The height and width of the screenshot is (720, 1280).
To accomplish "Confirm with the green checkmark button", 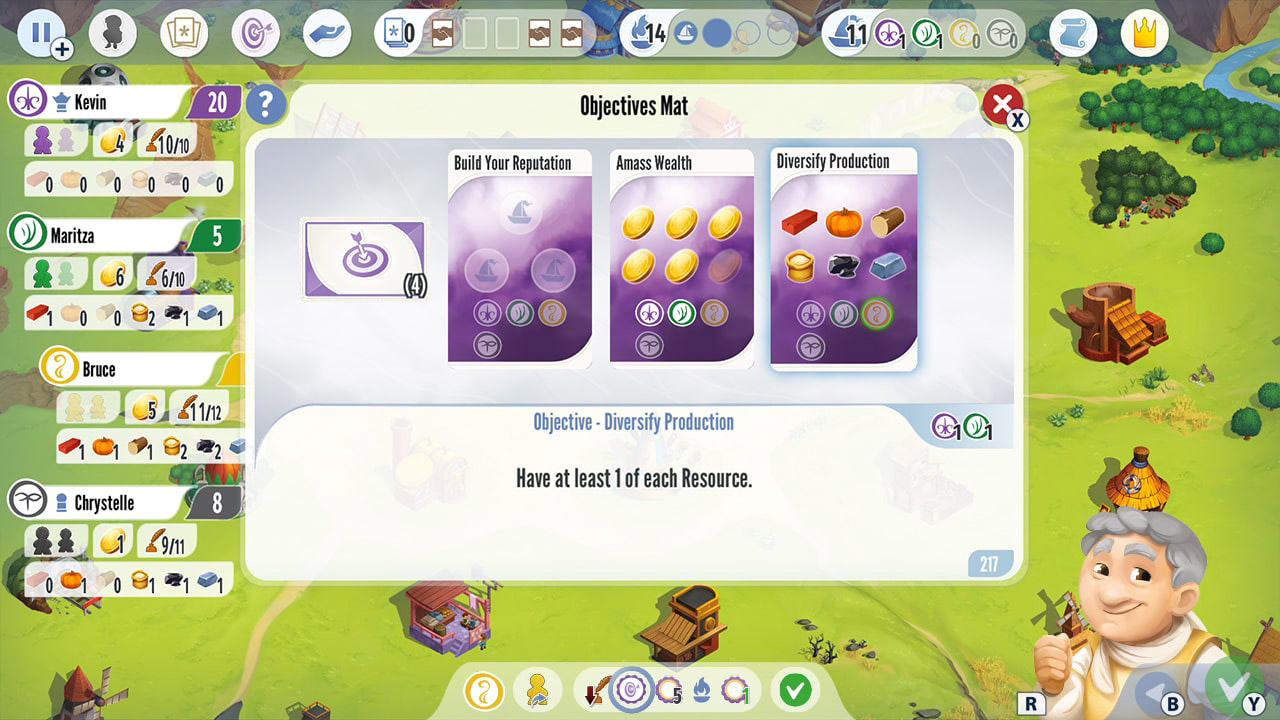I will 793,690.
